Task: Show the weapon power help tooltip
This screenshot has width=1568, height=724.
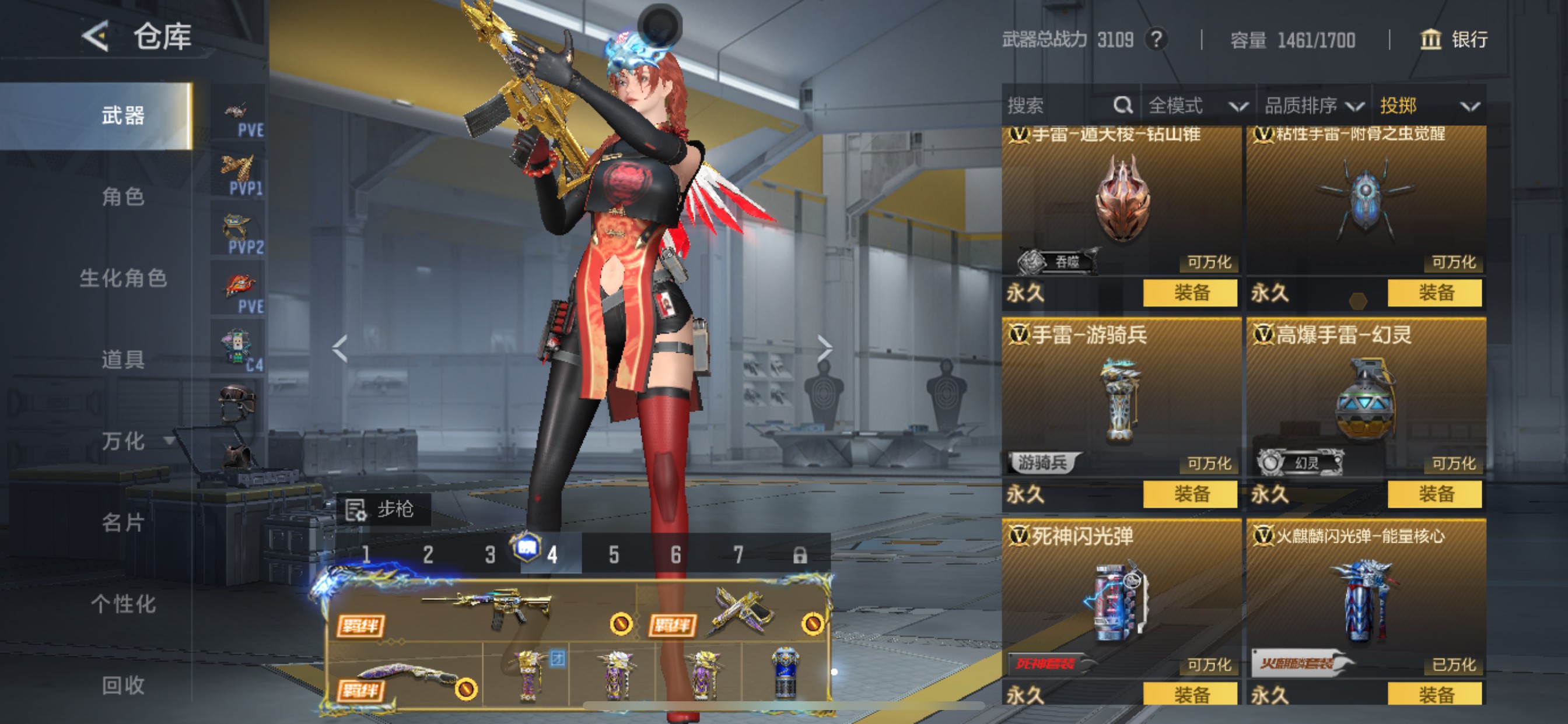Action: point(1157,40)
